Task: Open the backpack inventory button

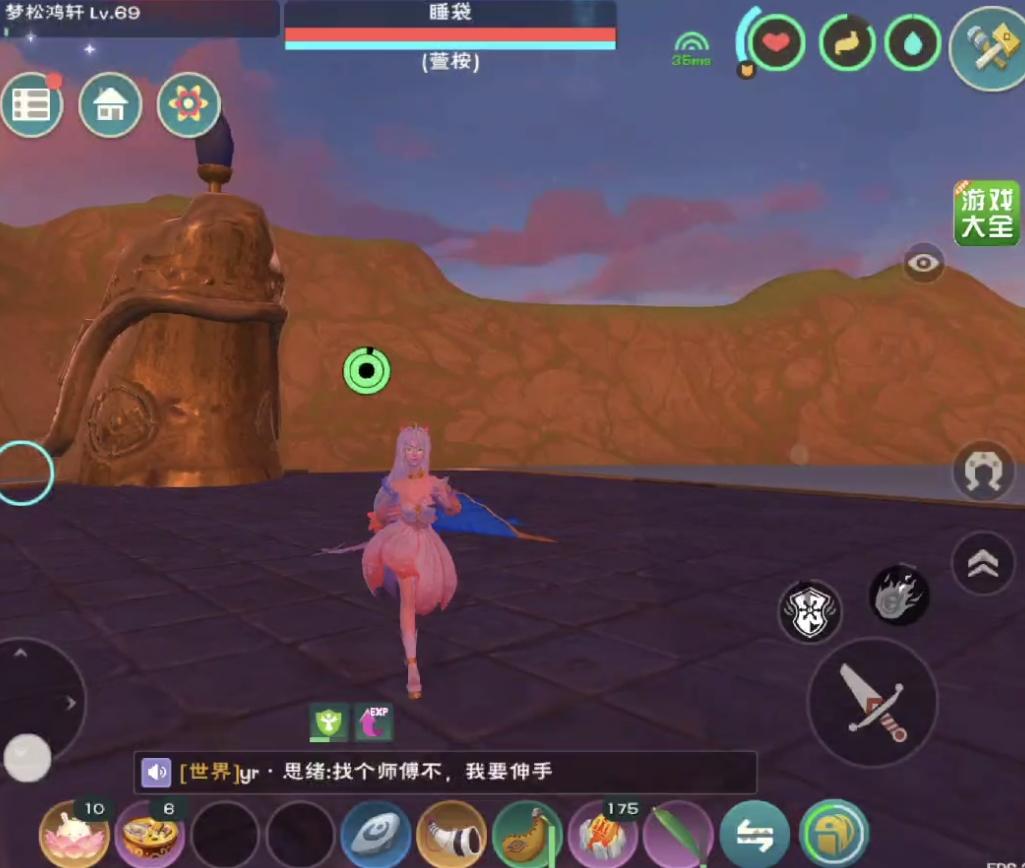Action: coord(833,835)
